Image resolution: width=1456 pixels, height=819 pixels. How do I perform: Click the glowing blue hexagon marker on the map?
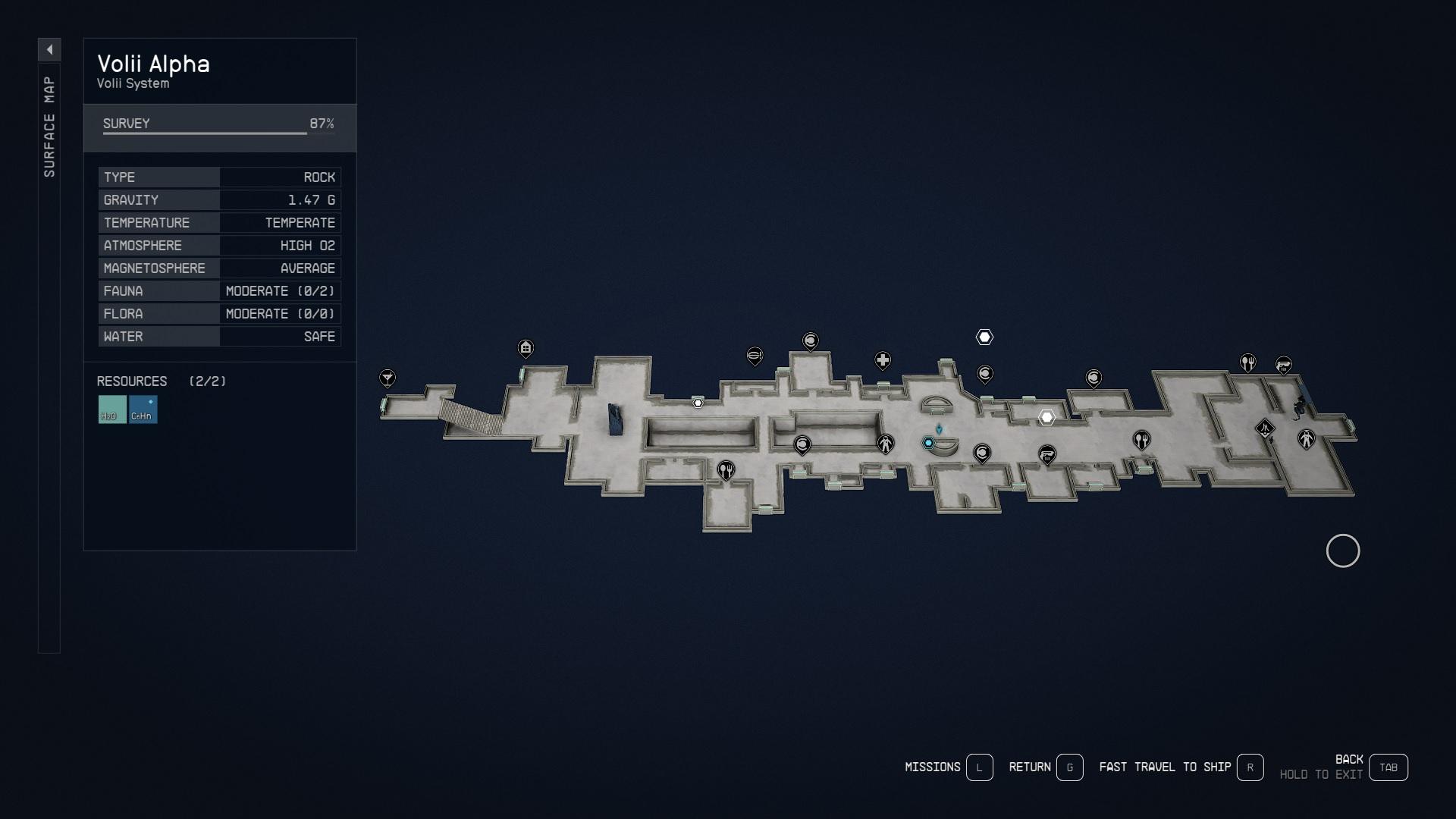930,443
